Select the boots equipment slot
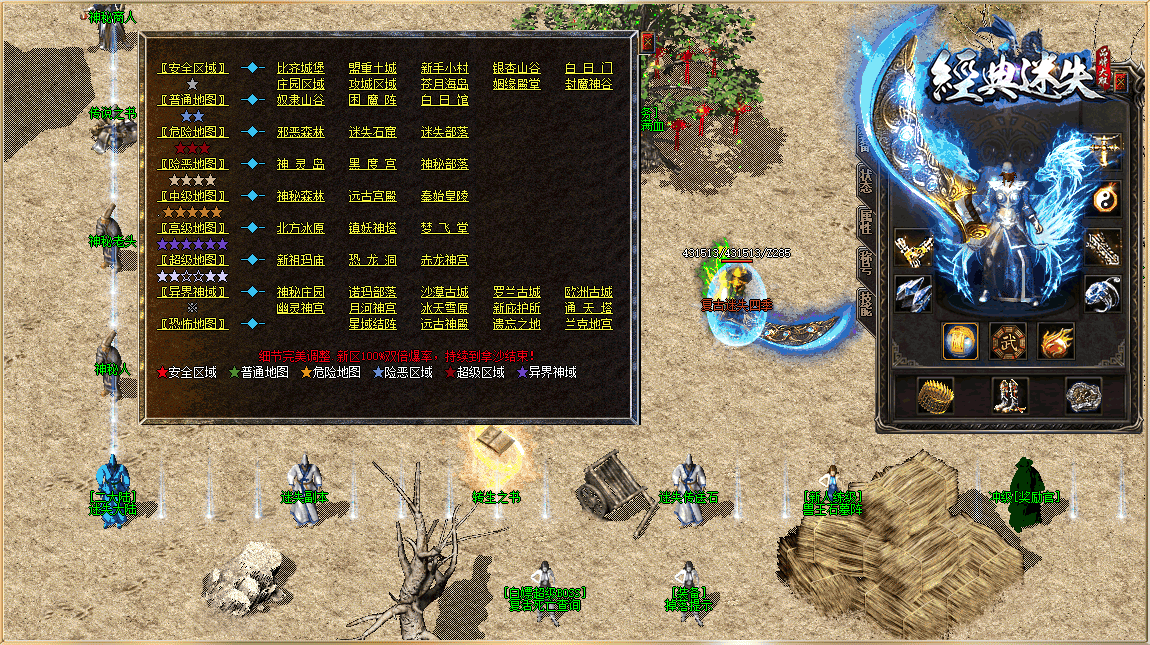 click(1009, 396)
